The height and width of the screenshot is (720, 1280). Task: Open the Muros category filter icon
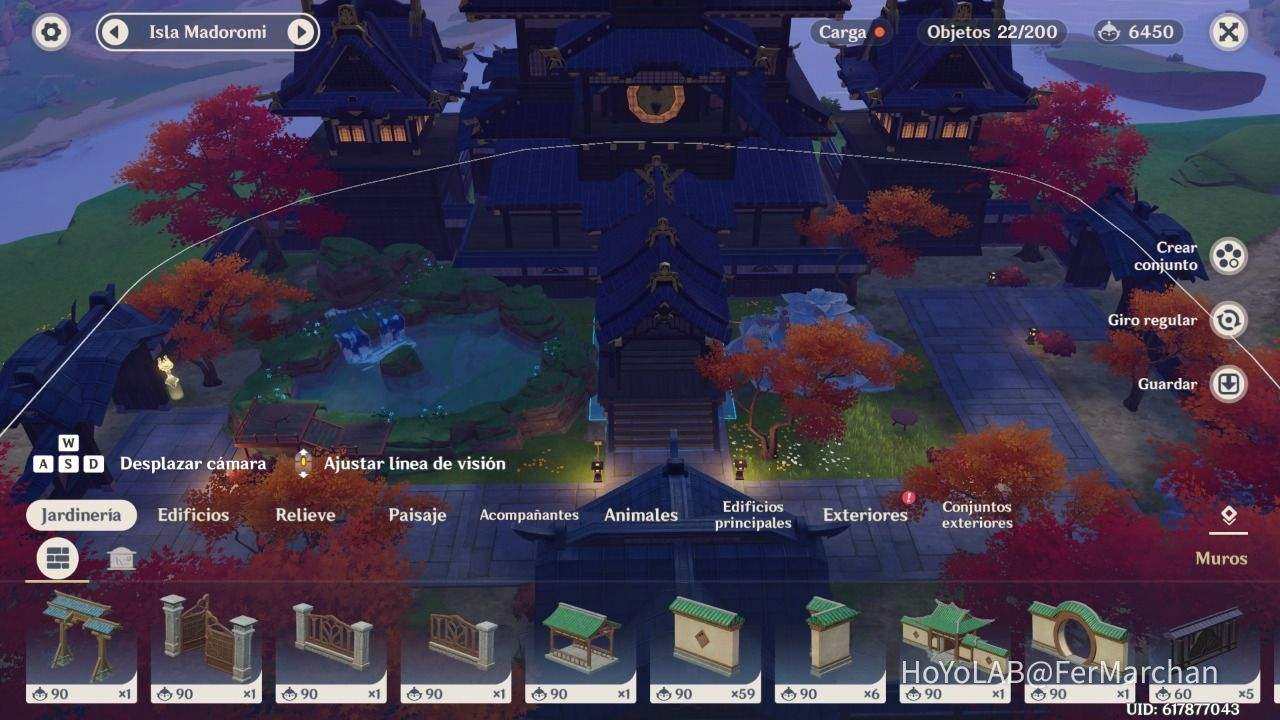[x=1228, y=518]
